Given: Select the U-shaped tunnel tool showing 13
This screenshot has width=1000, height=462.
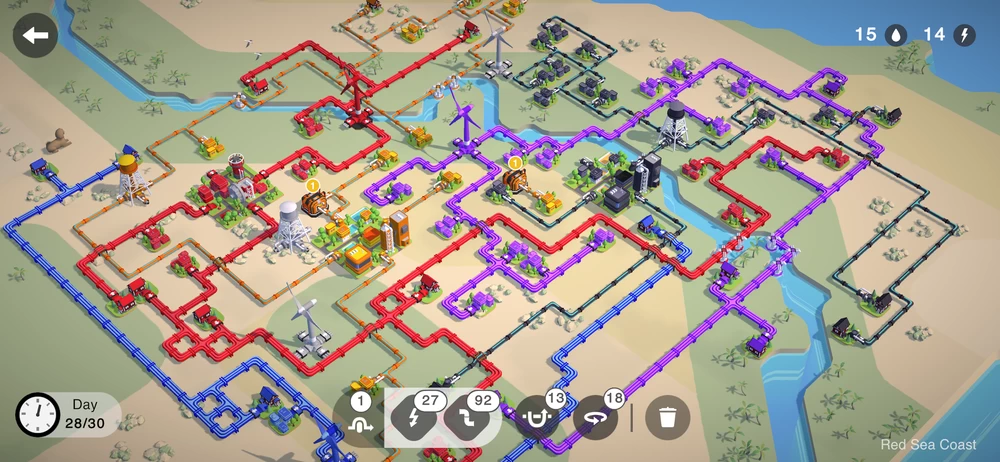Looking at the screenshot, I should point(539,418).
